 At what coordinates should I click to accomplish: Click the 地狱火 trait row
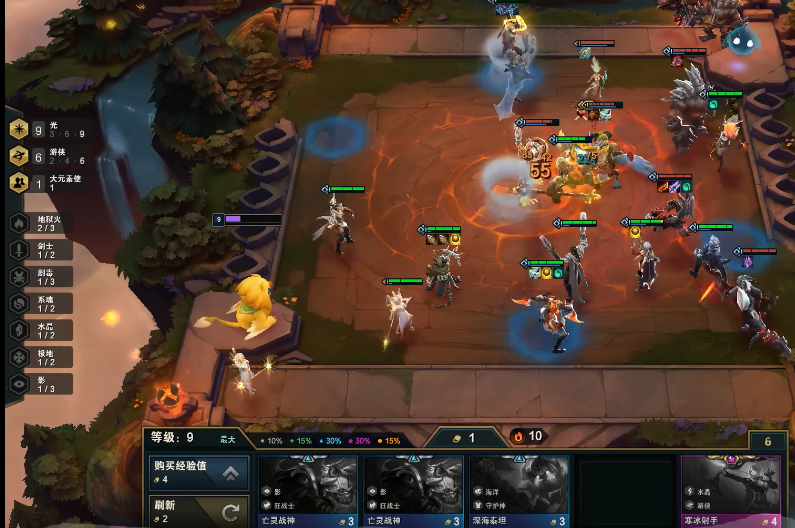(x=38, y=223)
